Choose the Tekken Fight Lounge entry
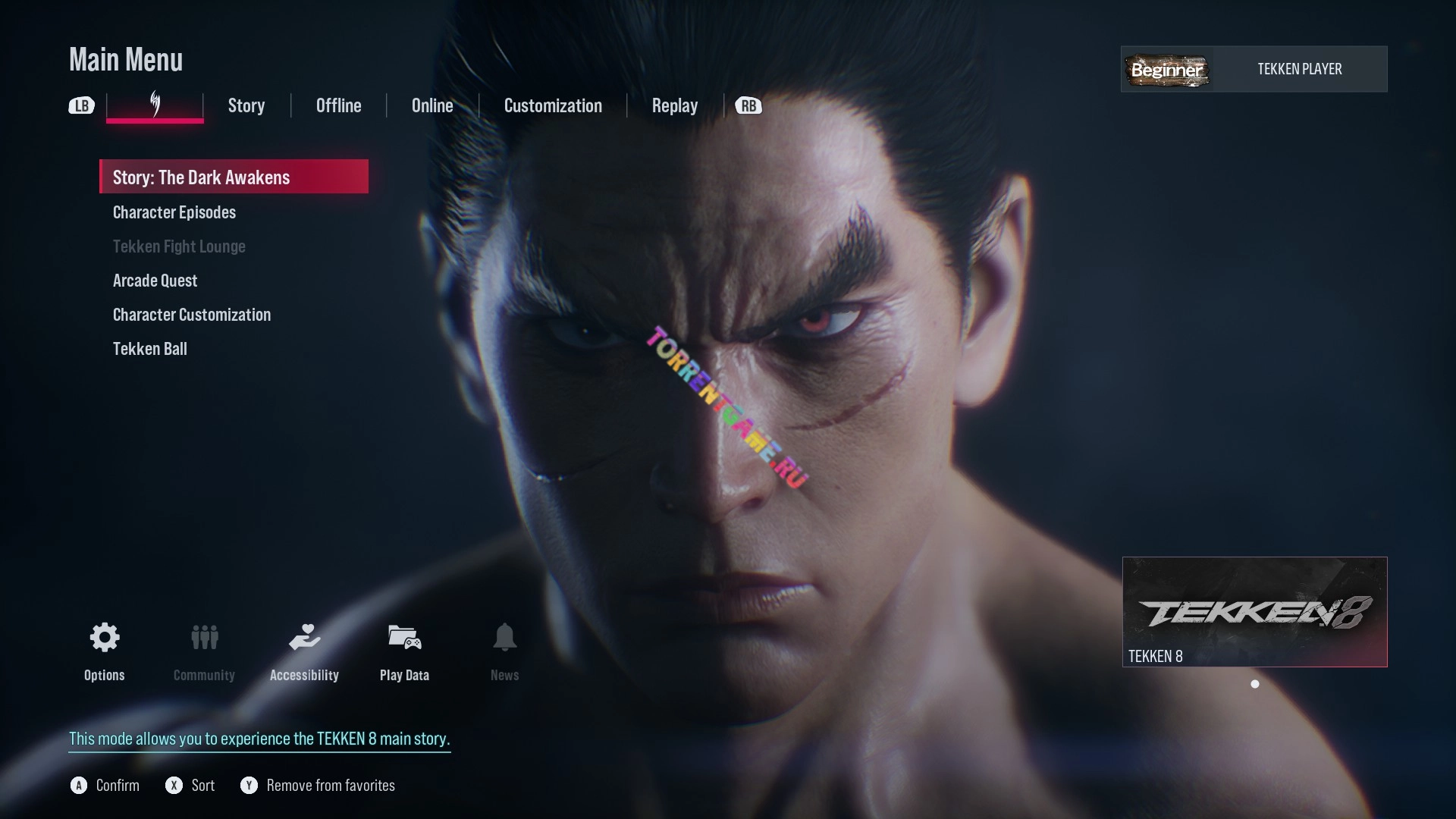The height and width of the screenshot is (819, 1456). (179, 246)
